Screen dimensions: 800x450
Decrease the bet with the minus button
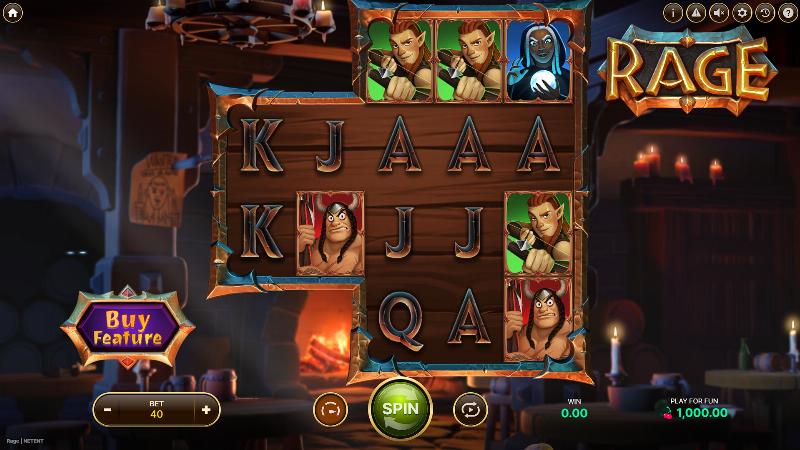(x=107, y=409)
